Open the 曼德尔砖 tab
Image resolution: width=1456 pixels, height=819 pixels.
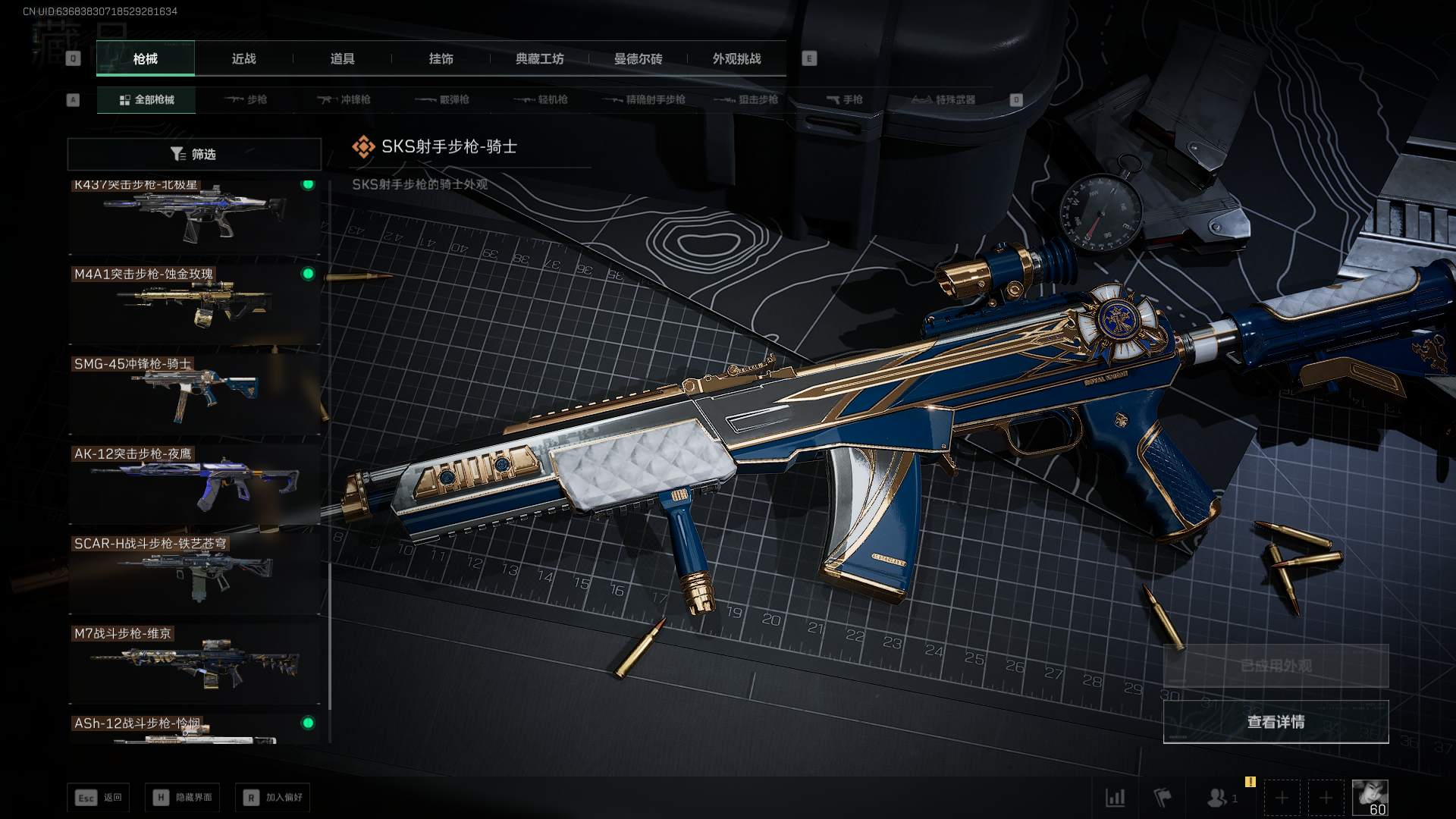coord(638,58)
